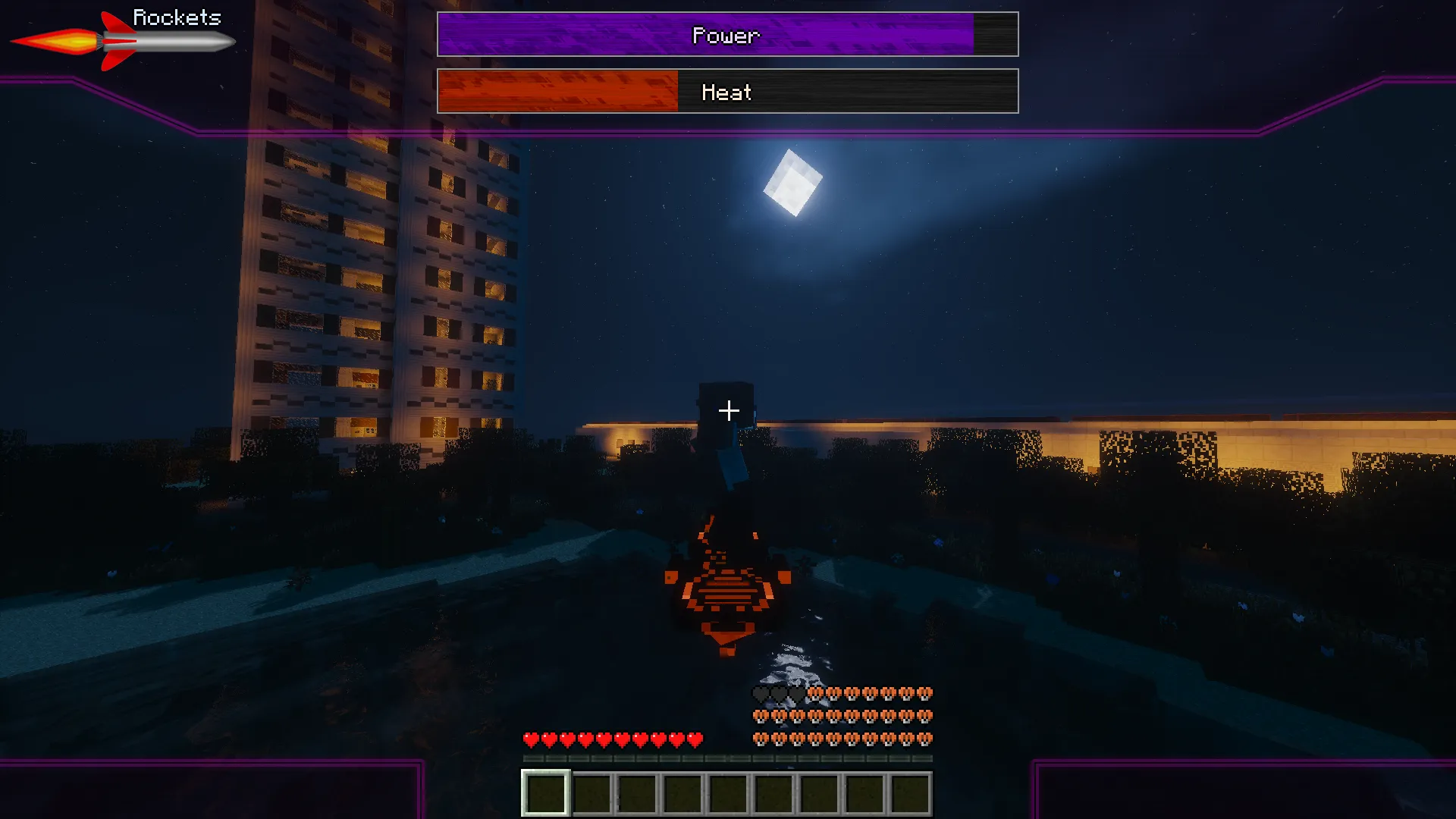Select the last hotbar slot
Screen dimensions: 1456x819
point(910,793)
